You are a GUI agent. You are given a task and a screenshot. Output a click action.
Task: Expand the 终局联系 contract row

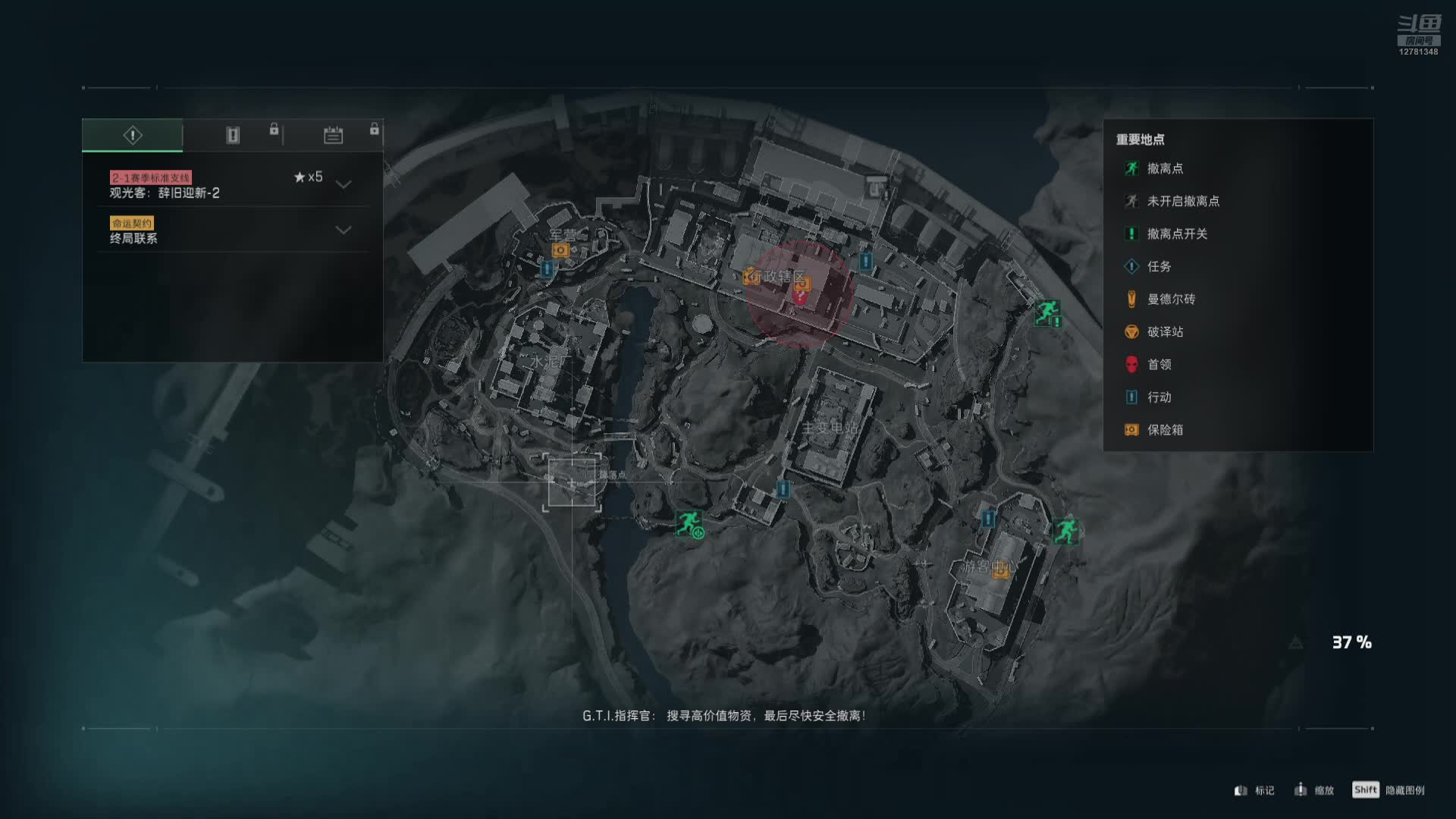coord(344,230)
